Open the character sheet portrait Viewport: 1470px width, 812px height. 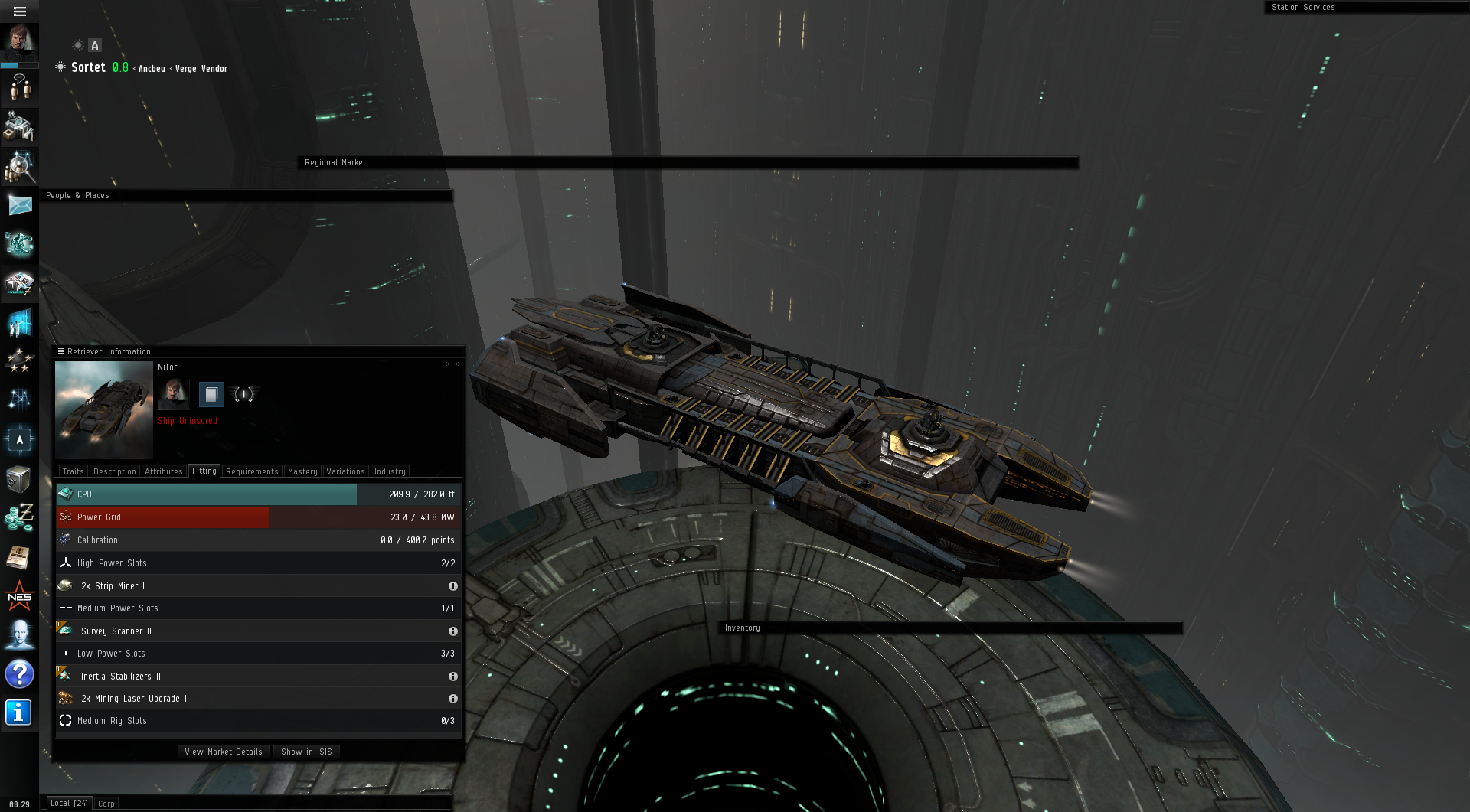click(20, 41)
